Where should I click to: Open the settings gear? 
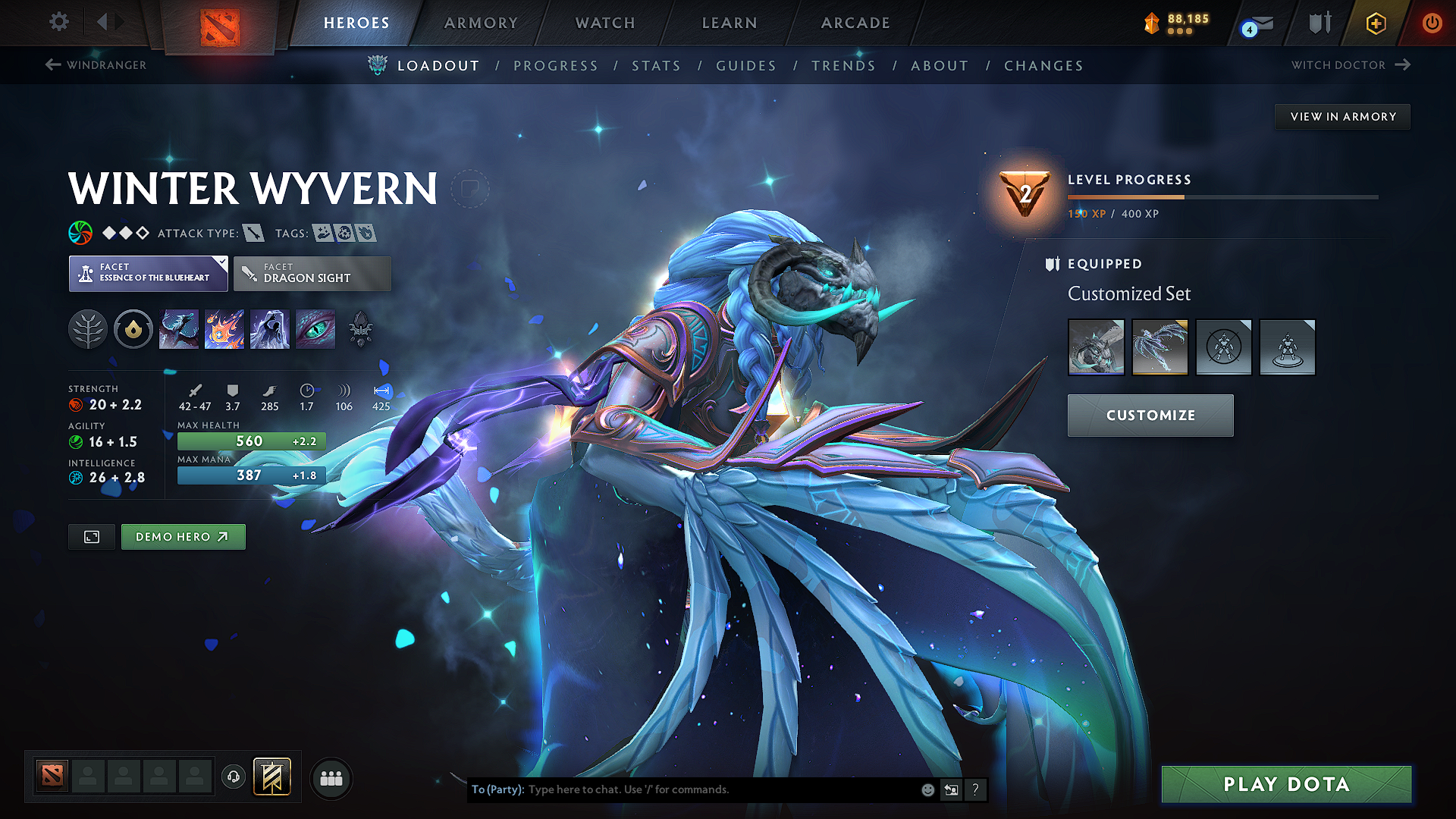58,22
